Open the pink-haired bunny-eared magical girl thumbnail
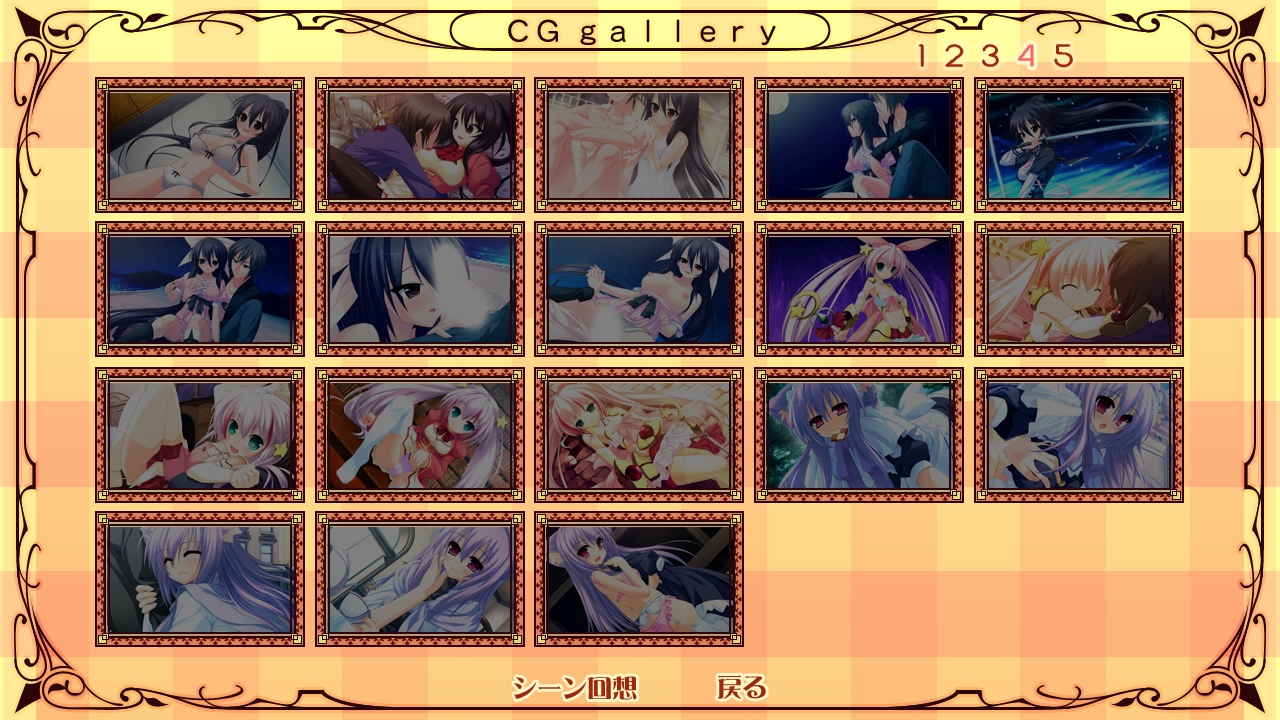 pos(859,289)
